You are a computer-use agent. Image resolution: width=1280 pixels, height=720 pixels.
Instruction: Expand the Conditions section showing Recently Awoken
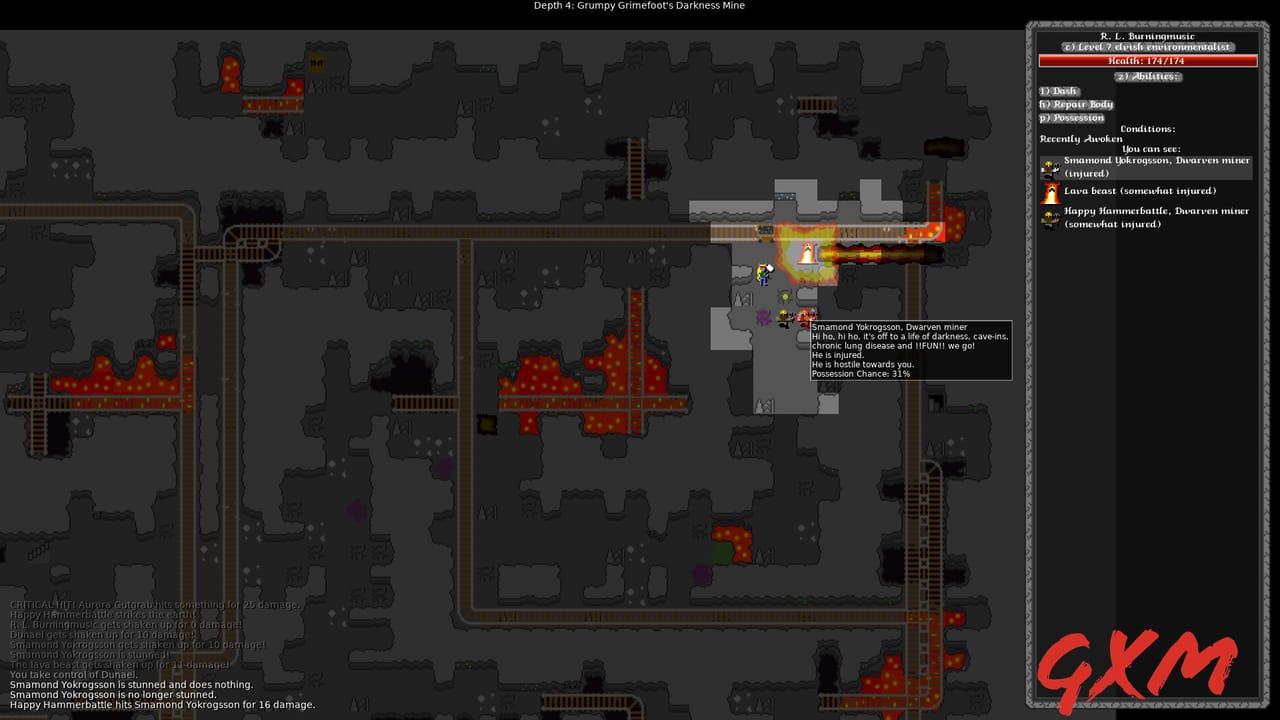1148,128
